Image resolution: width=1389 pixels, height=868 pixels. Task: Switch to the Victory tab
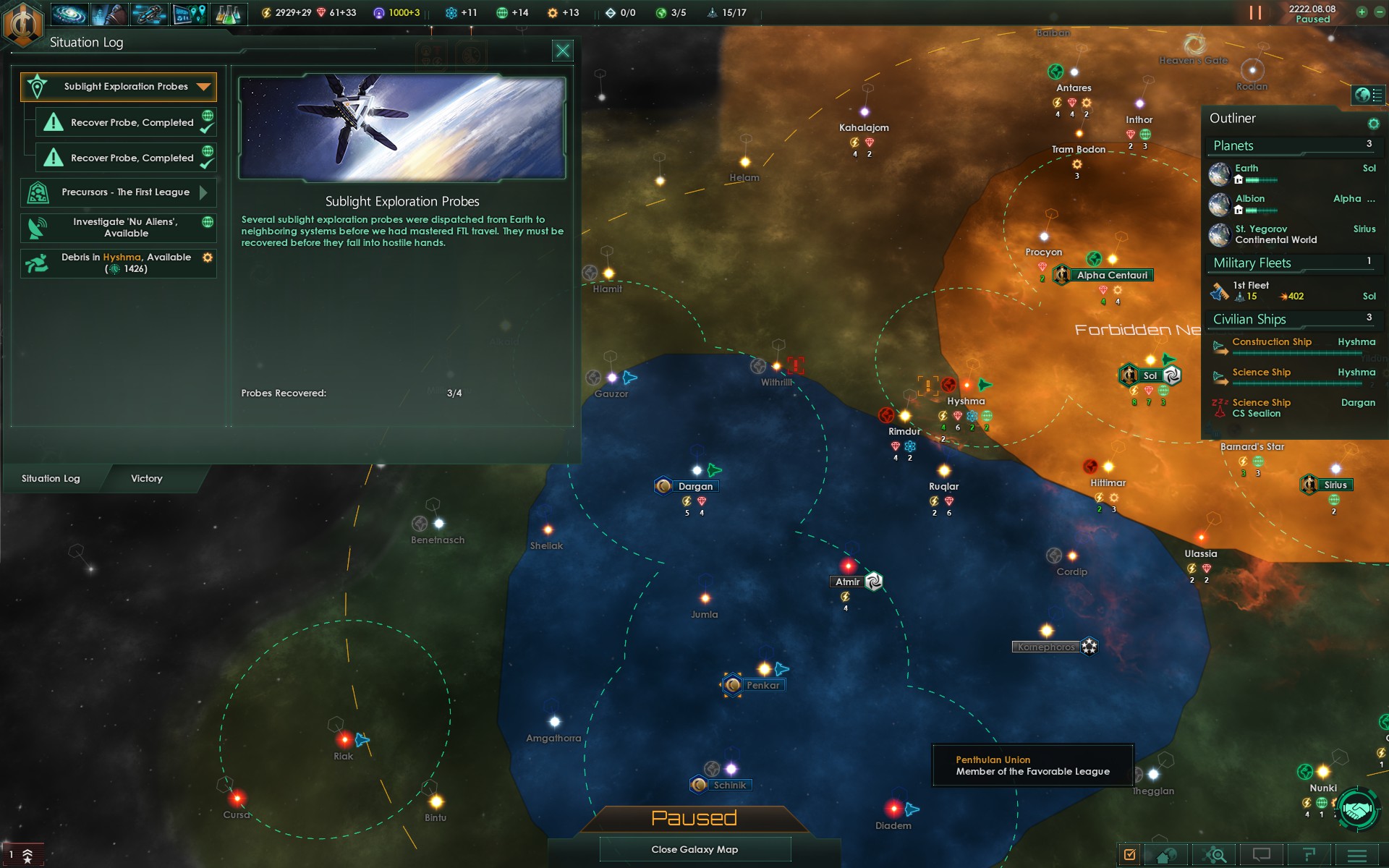(147, 478)
